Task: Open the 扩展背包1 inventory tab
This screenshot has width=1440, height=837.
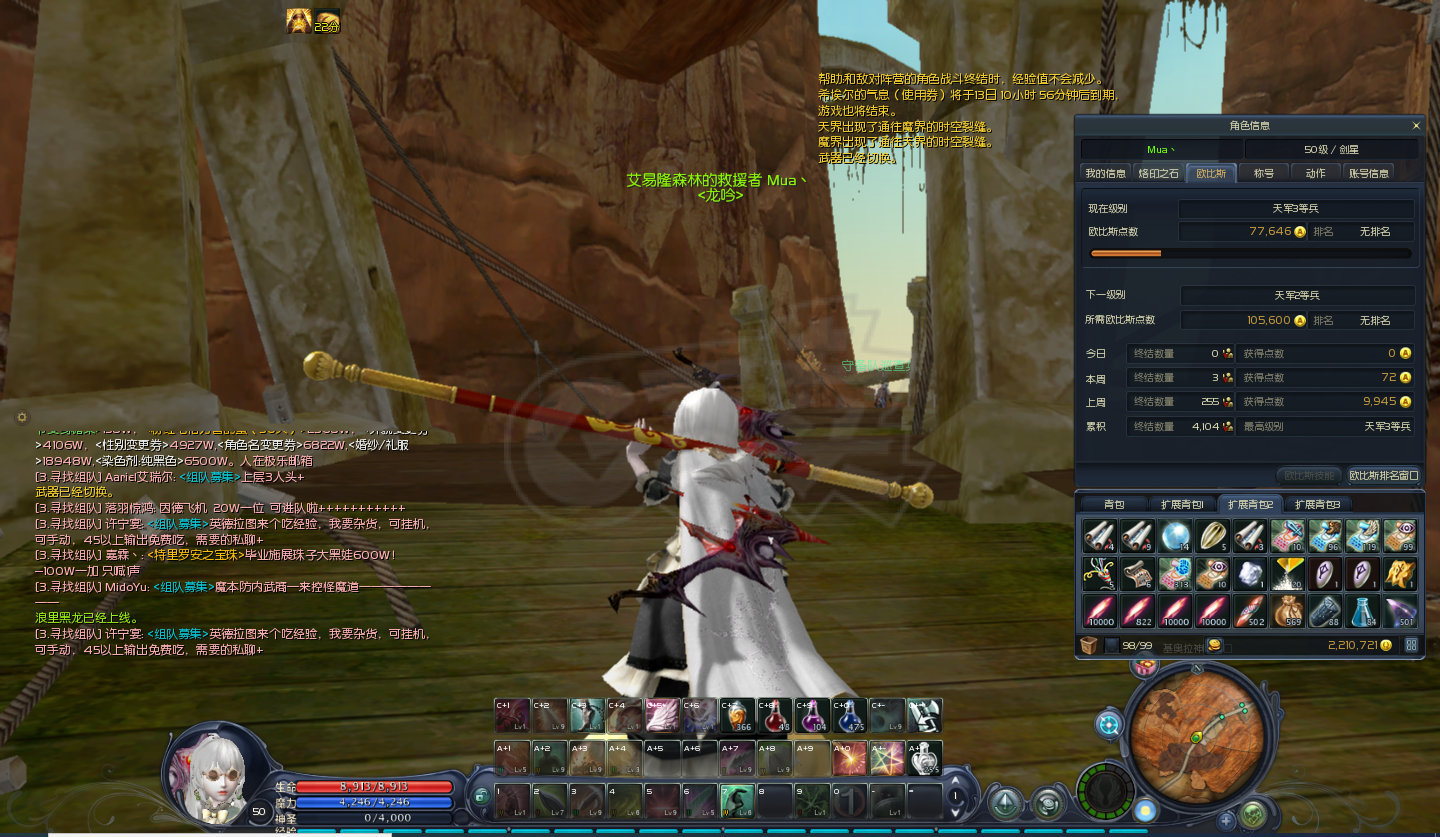Action: click(x=1181, y=504)
